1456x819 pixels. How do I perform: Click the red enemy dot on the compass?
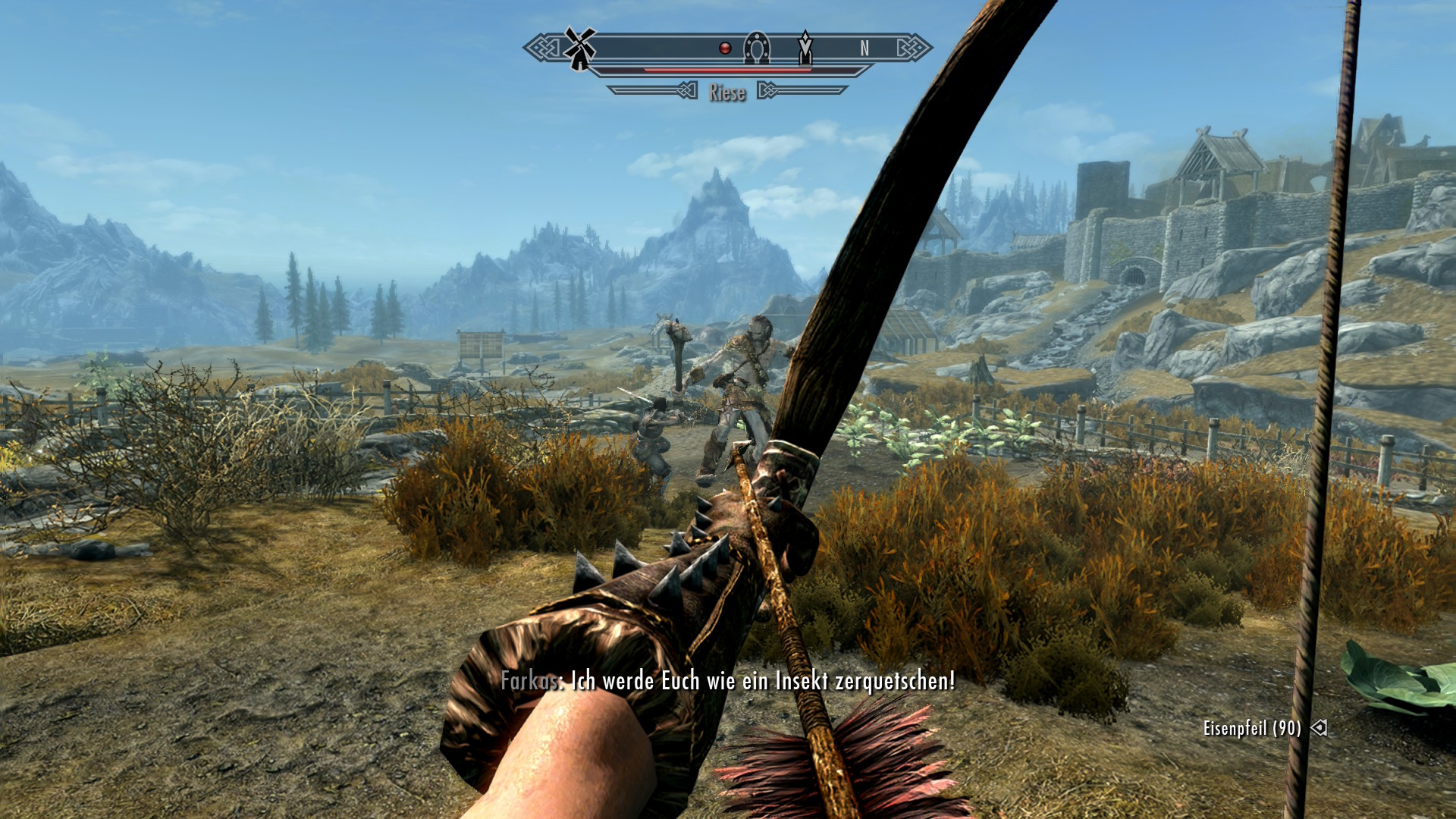[x=725, y=49]
